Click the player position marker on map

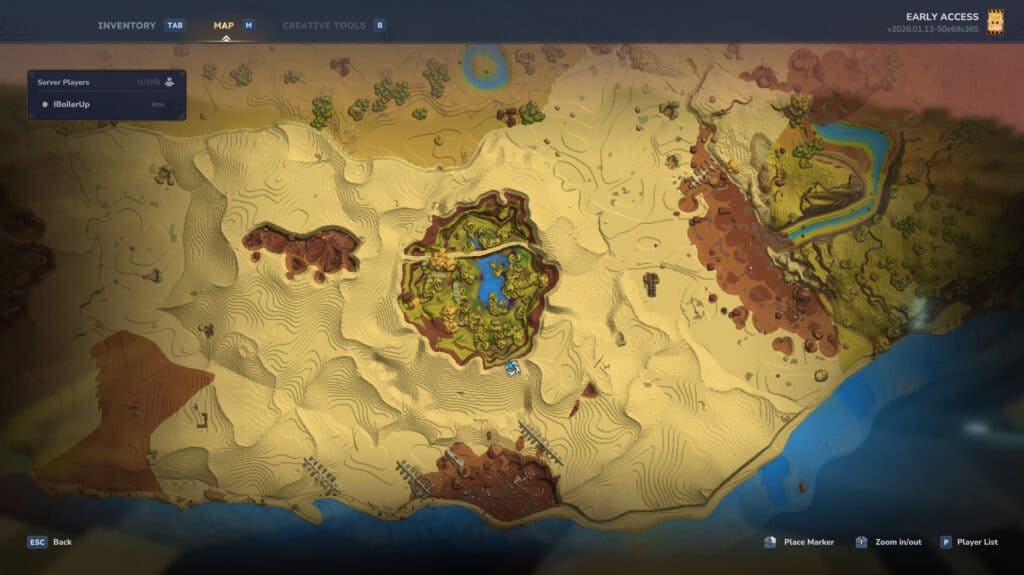click(513, 369)
